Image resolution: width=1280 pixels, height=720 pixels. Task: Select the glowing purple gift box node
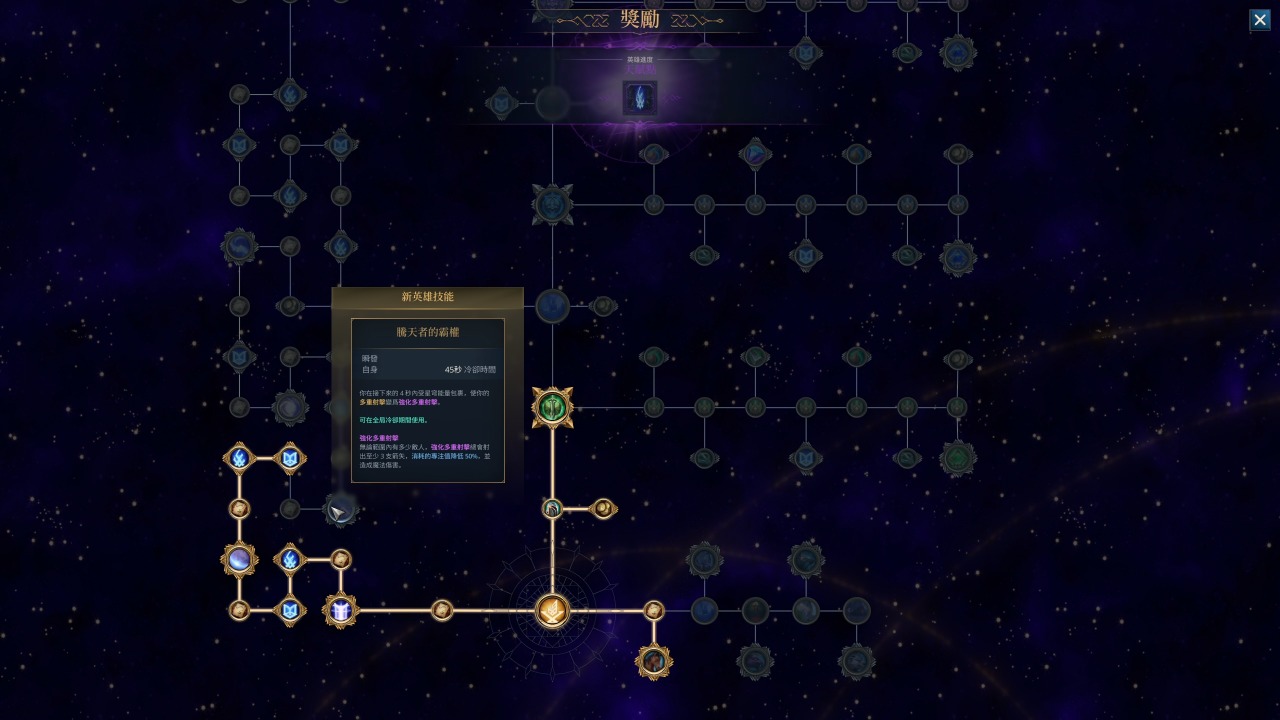341,610
